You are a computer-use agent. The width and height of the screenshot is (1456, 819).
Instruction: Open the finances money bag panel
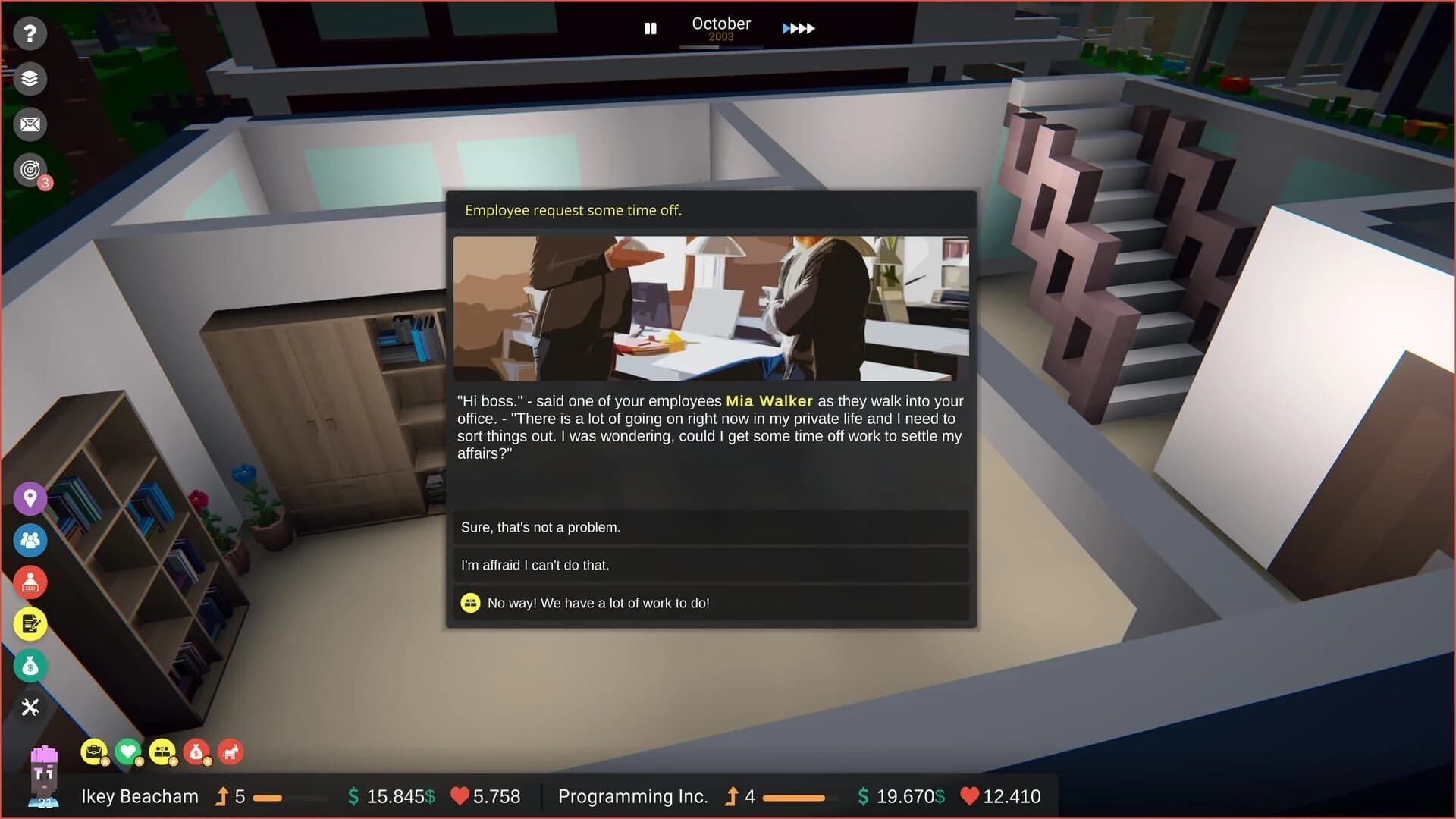click(30, 666)
